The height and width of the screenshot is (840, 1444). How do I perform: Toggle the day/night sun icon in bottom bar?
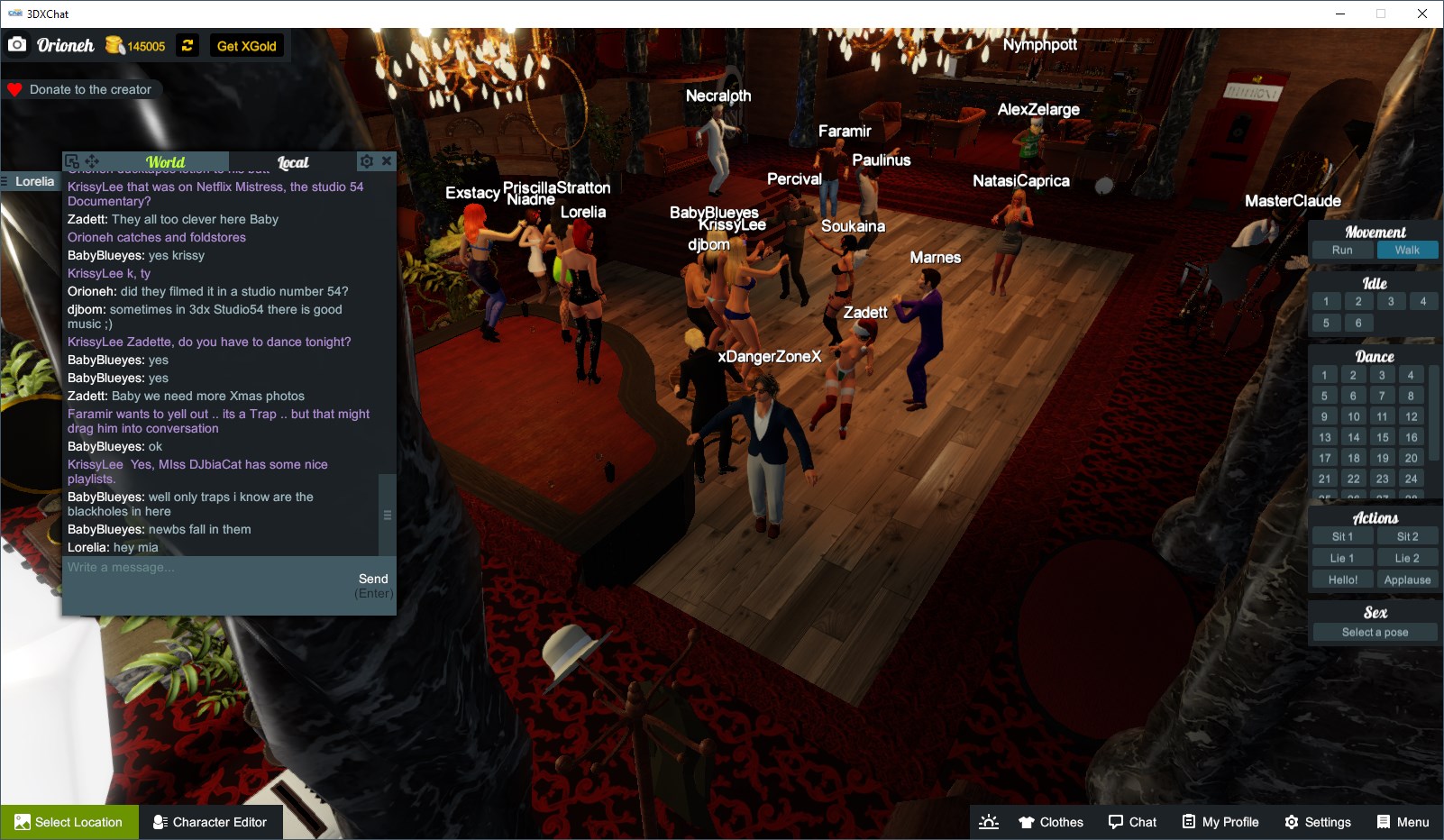point(989,821)
